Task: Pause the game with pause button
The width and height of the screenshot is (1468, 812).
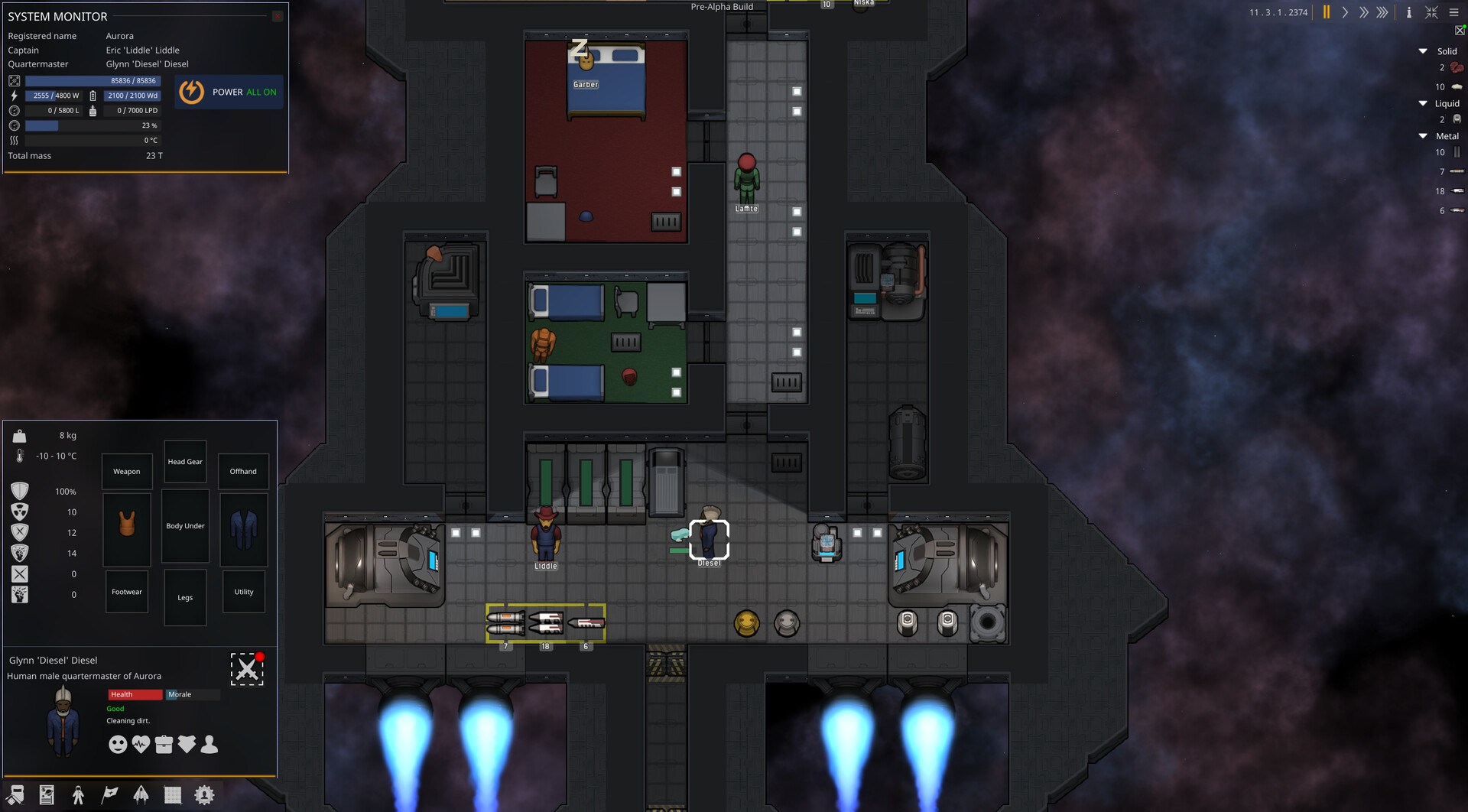Action: pos(1326,12)
